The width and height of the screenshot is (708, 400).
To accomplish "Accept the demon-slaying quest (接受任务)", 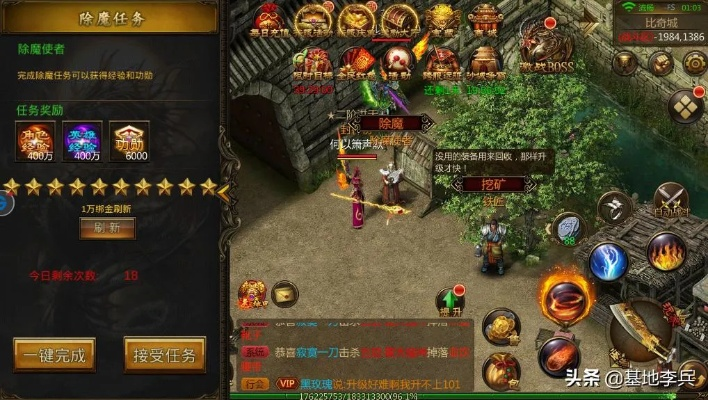I will pos(164,354).
